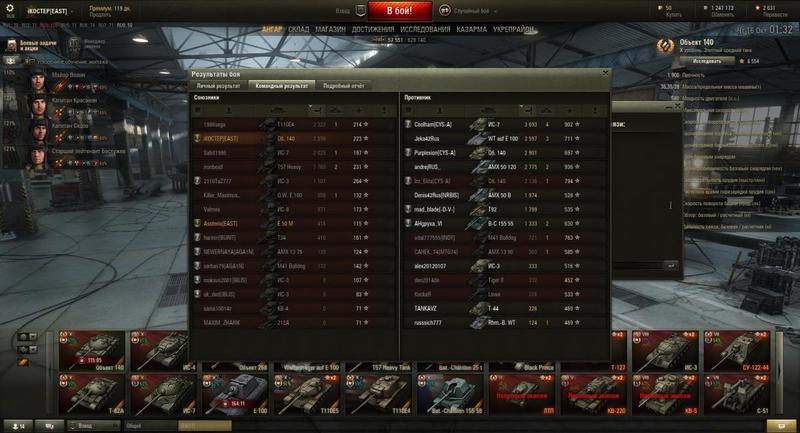This screenshot has height=433, width=800.
Task: Click Перевести under the free experience
Action: click(768, 15)
